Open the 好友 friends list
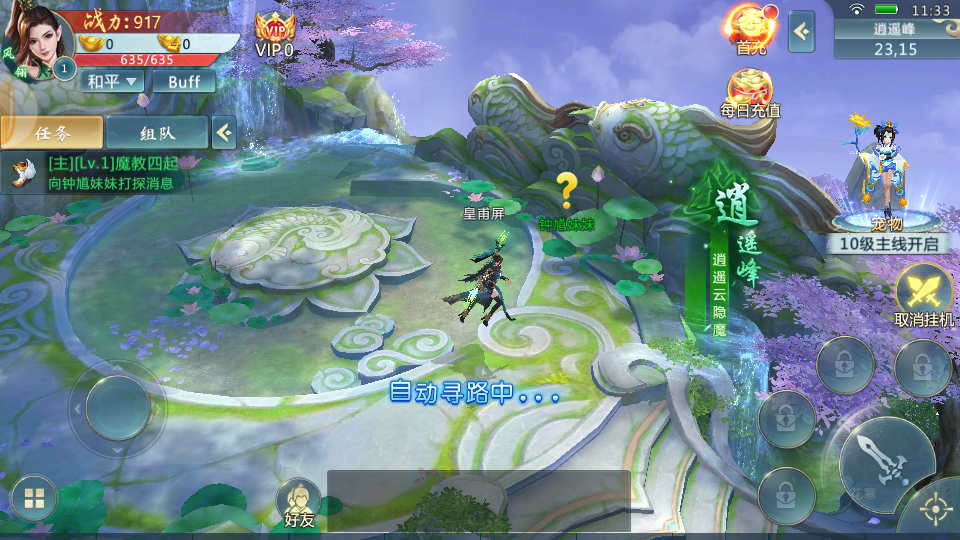This screenshot has height=540, width=960. point(299,503)
